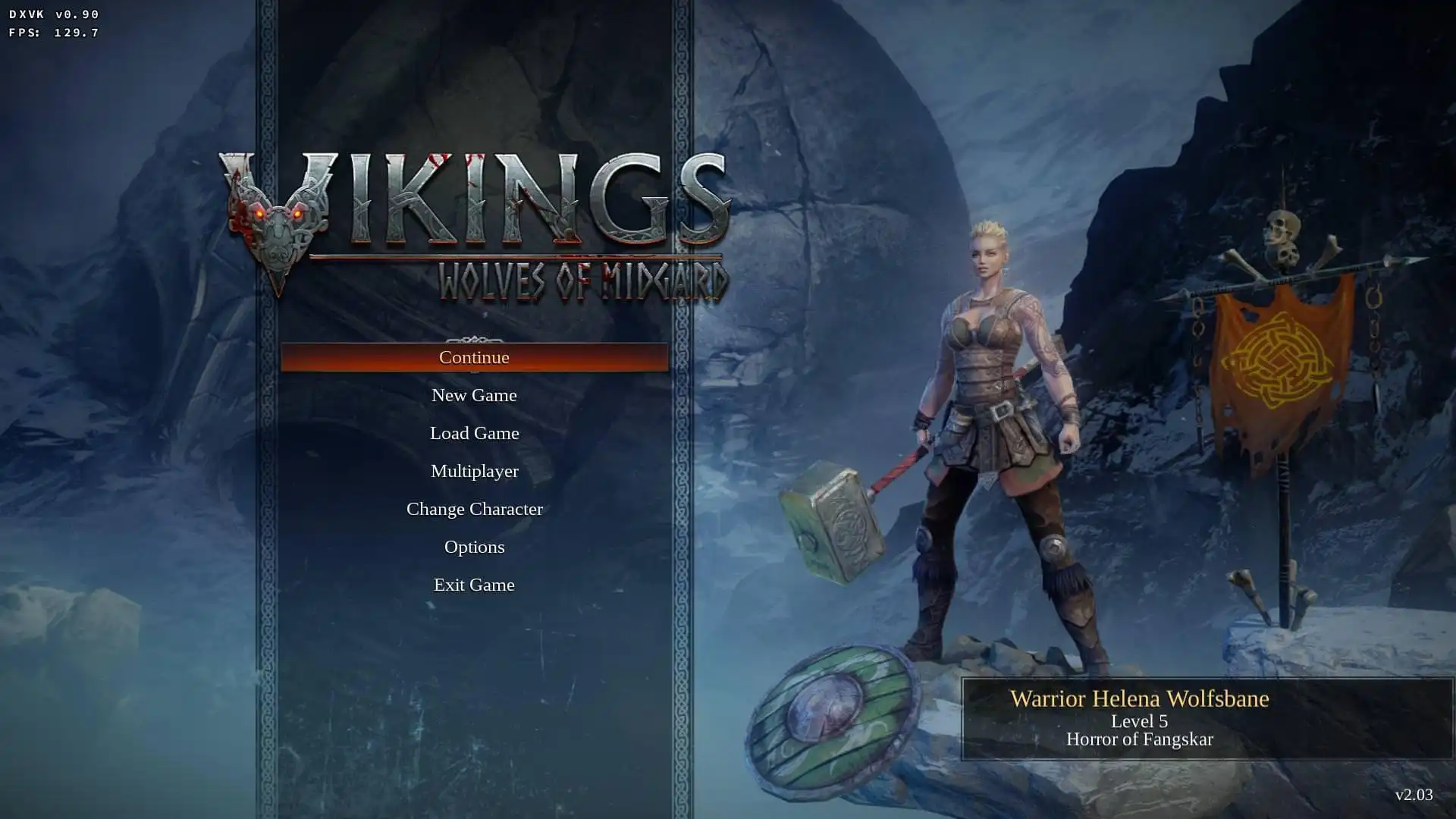Screen dimensions: 1456x819
Task: Open Change Character
Action: click(474, 509)
